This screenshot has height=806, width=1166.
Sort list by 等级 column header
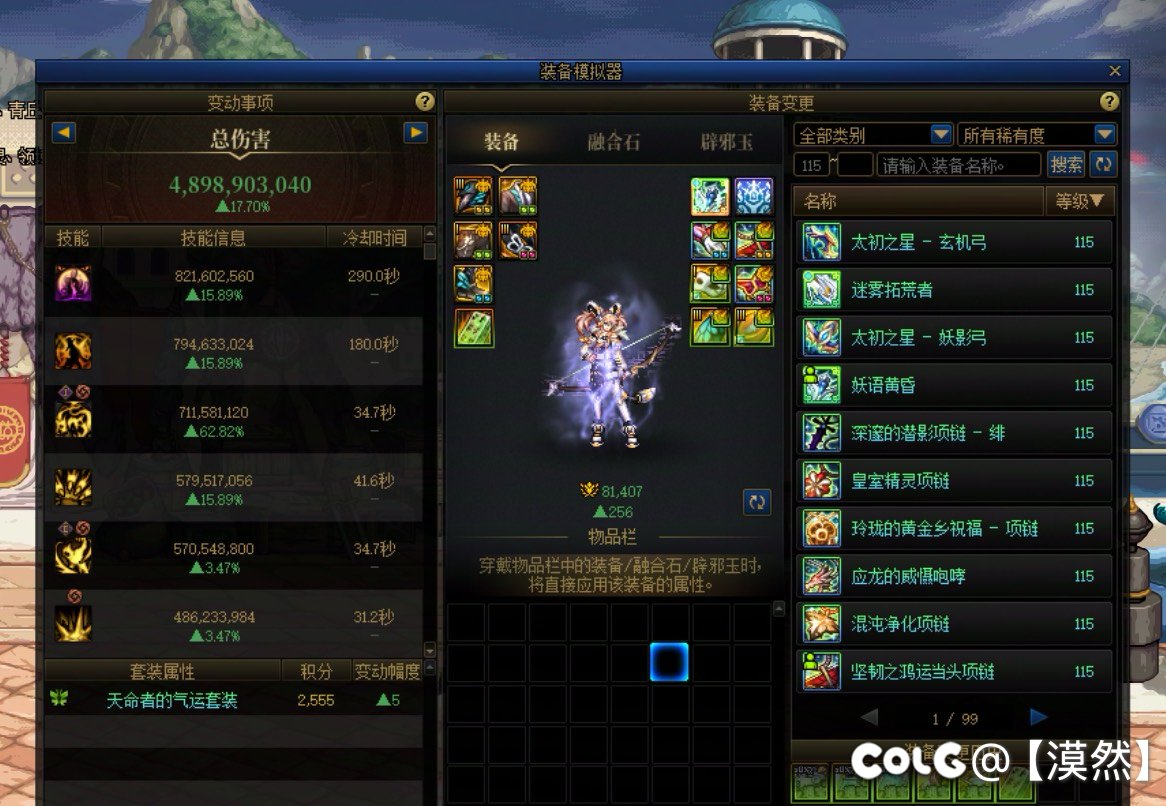[x=1079, y=201]
